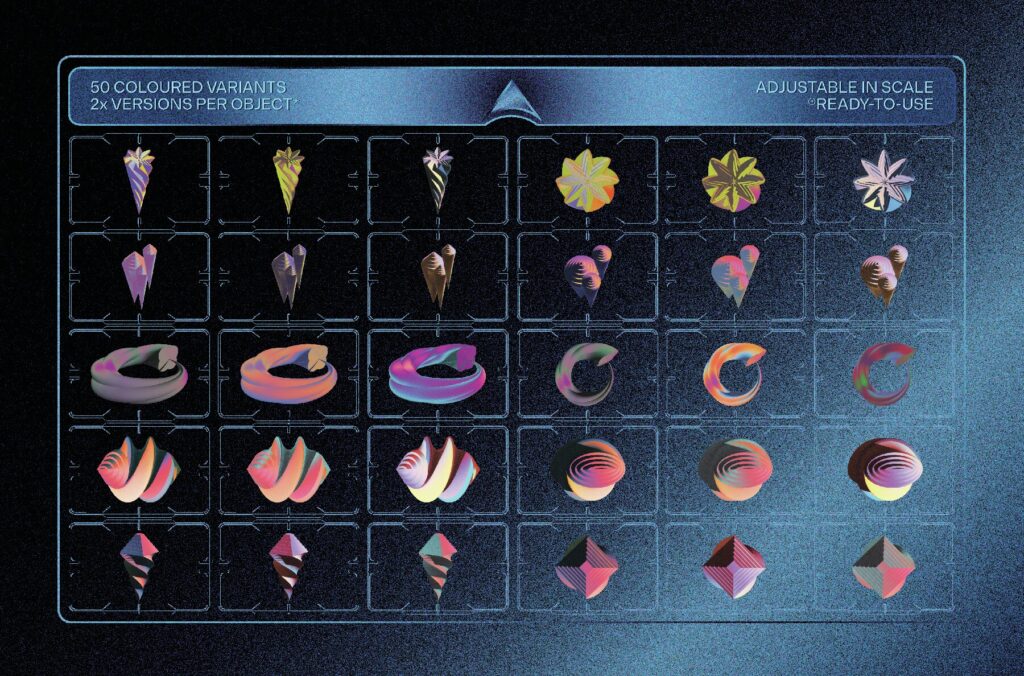Pick the brown spike cluster object
This screenshot has height=676, width=1024.
coord(438,275)
